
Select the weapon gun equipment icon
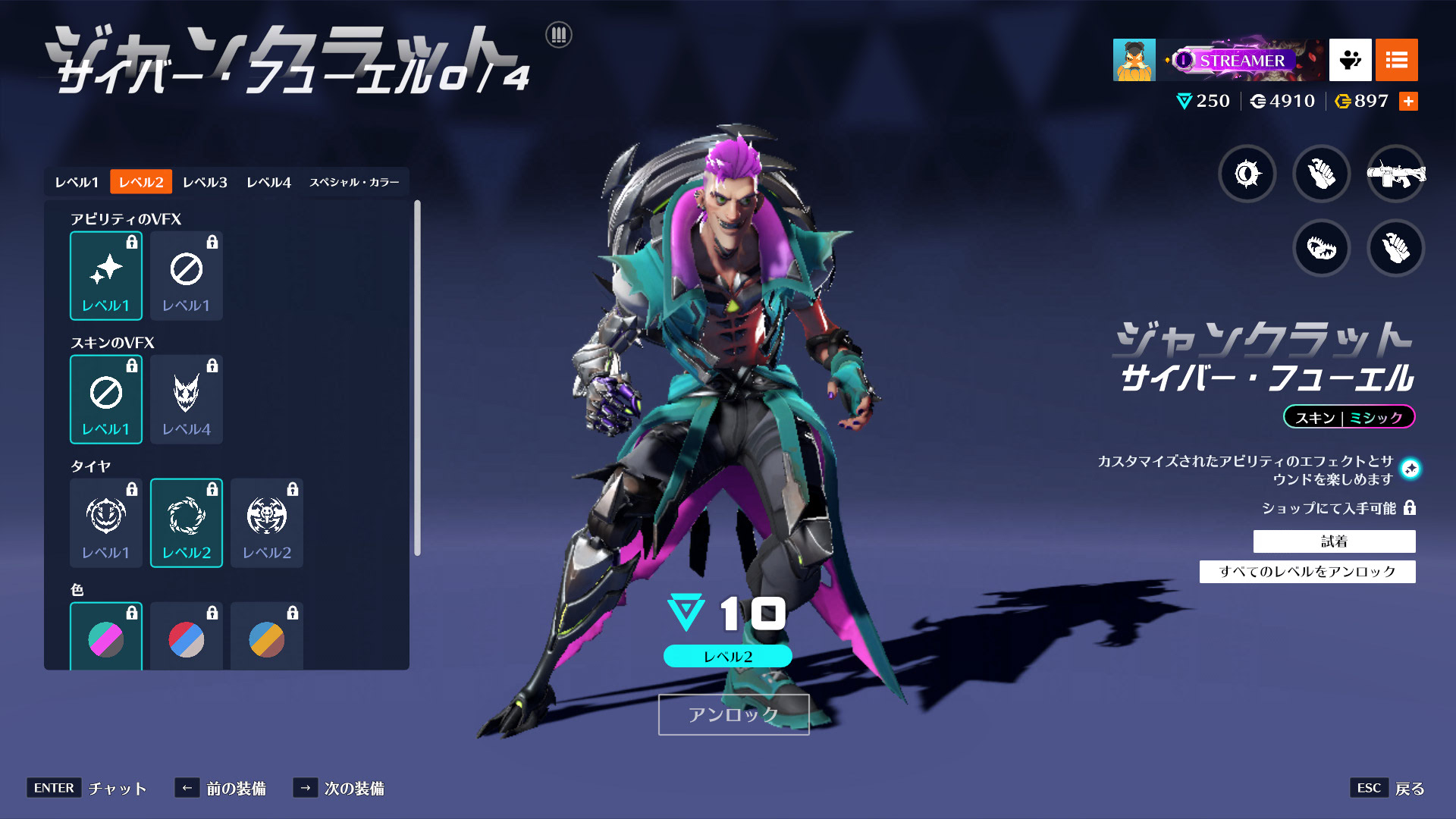pos(1395,174)
